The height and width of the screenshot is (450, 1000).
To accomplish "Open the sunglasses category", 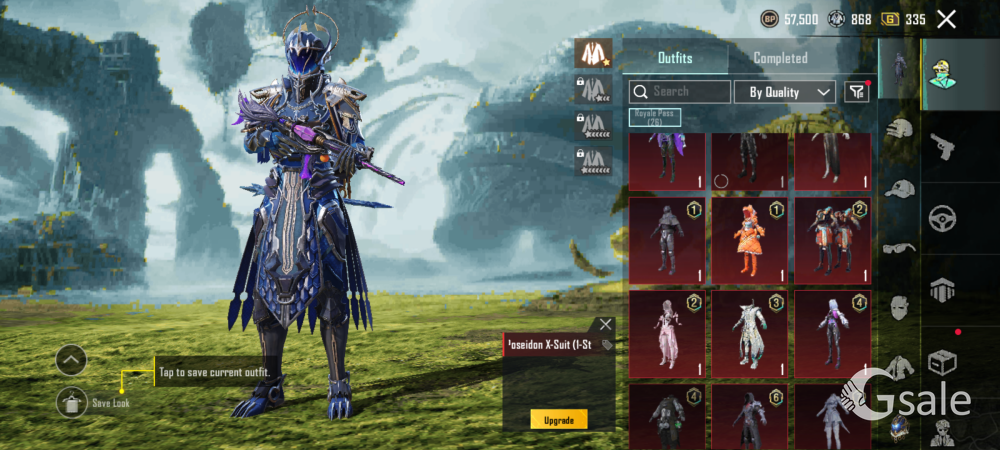I will (x=899, y=247).
